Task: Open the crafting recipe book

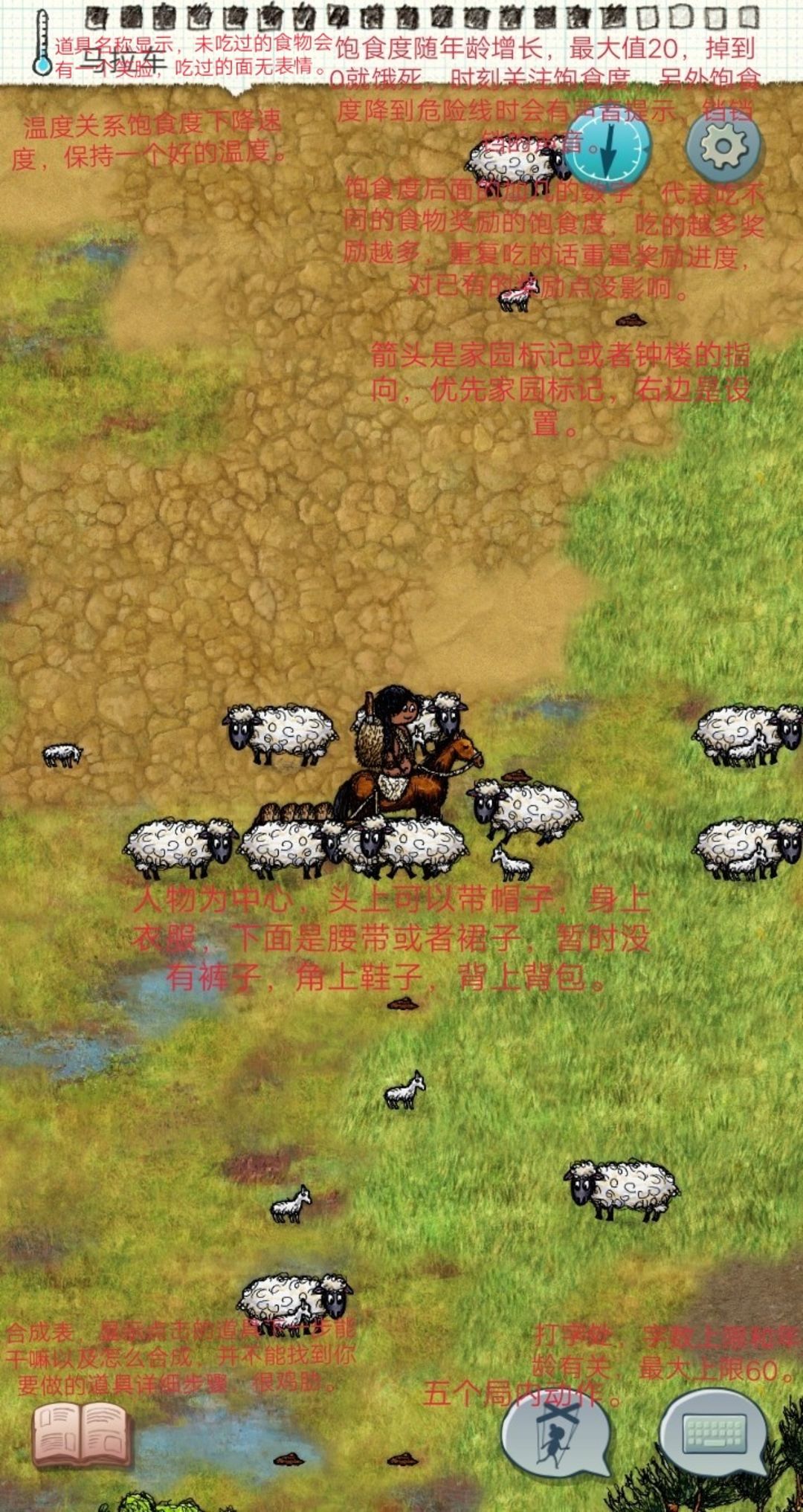Action: pos(81,1435)
